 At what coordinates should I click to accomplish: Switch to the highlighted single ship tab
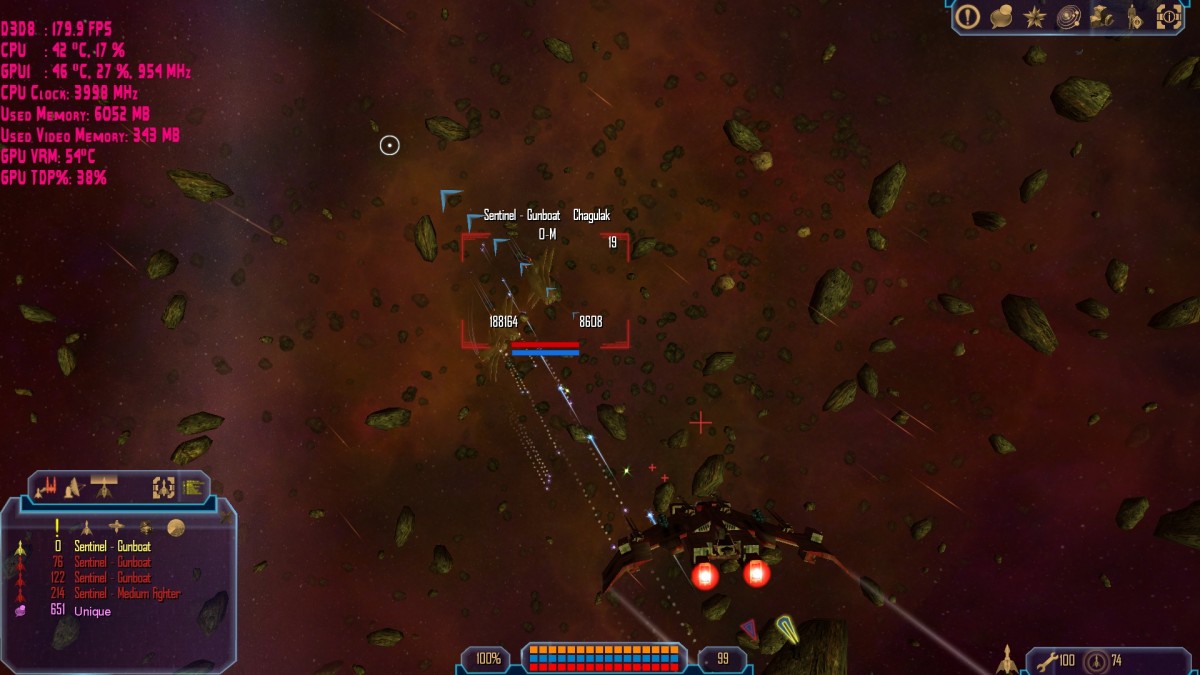point(104,487)
